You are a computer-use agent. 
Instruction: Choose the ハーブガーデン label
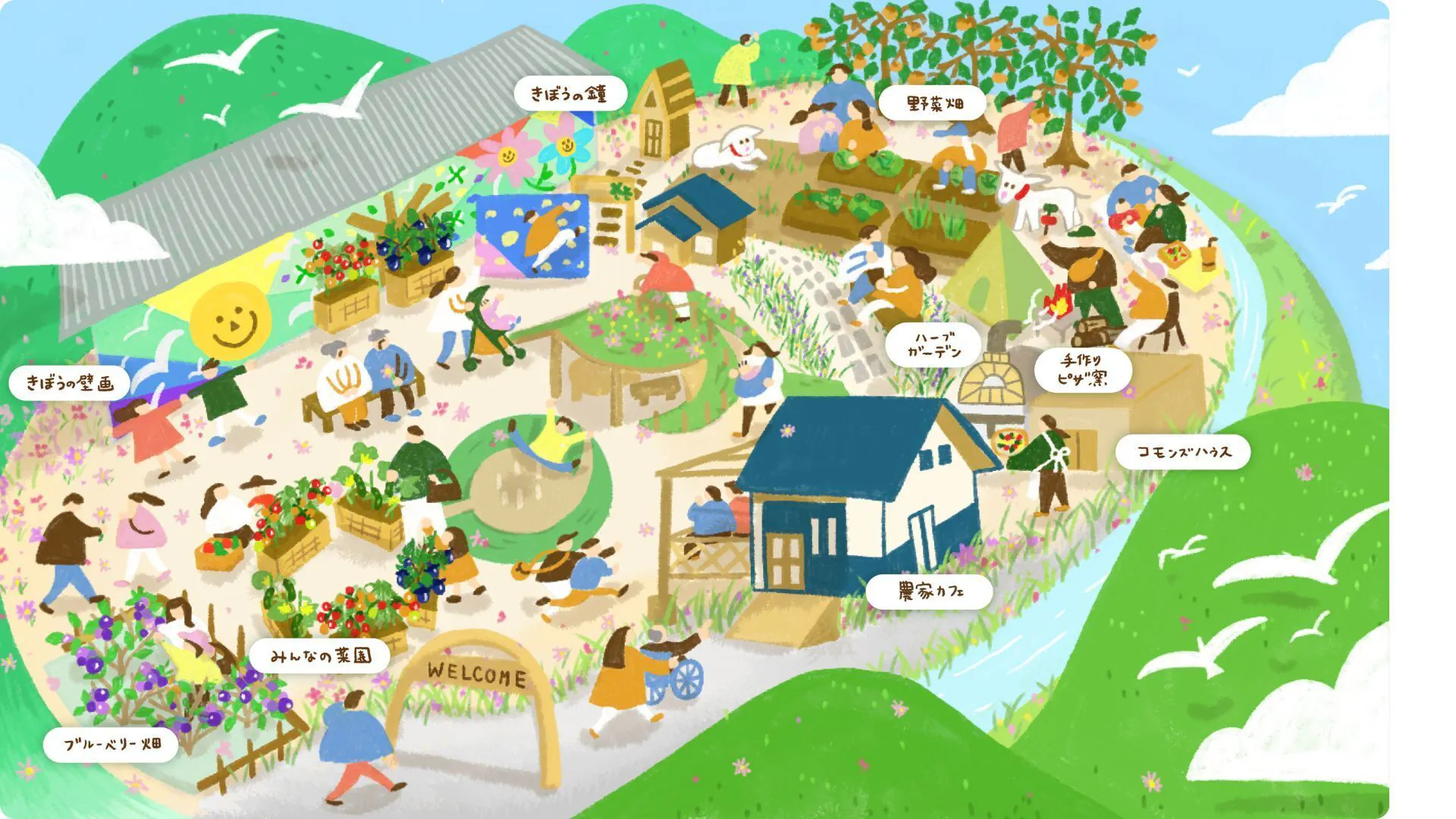pyautogui.click(x=934, y=345)
